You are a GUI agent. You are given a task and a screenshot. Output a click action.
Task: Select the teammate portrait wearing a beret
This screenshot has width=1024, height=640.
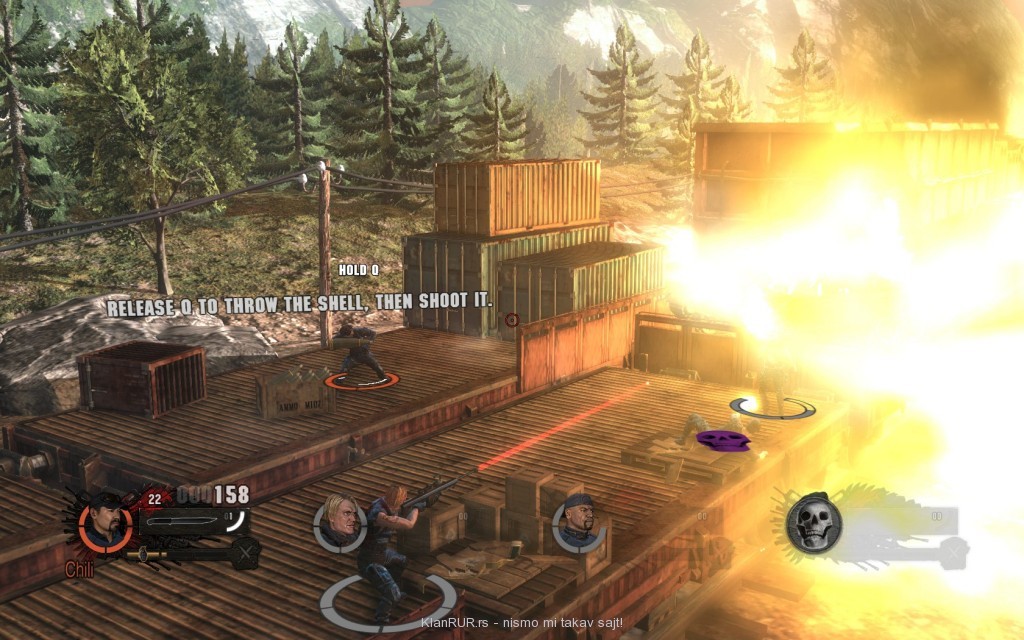point(577,524)
